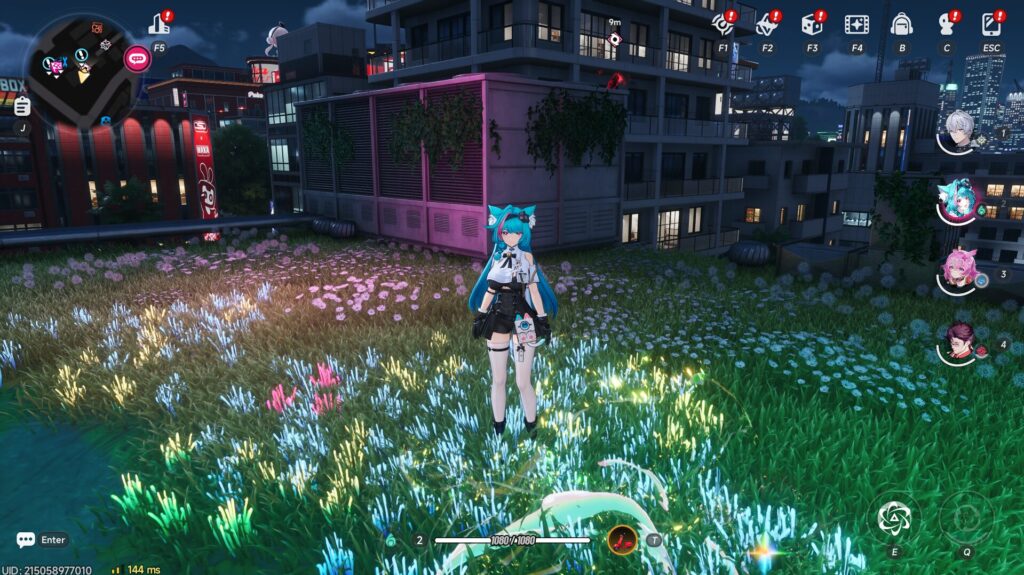The height and width of the screenshot is (575, 1024).
Task: Open the film strip sparkle icon
Action: tap(856, 24)
